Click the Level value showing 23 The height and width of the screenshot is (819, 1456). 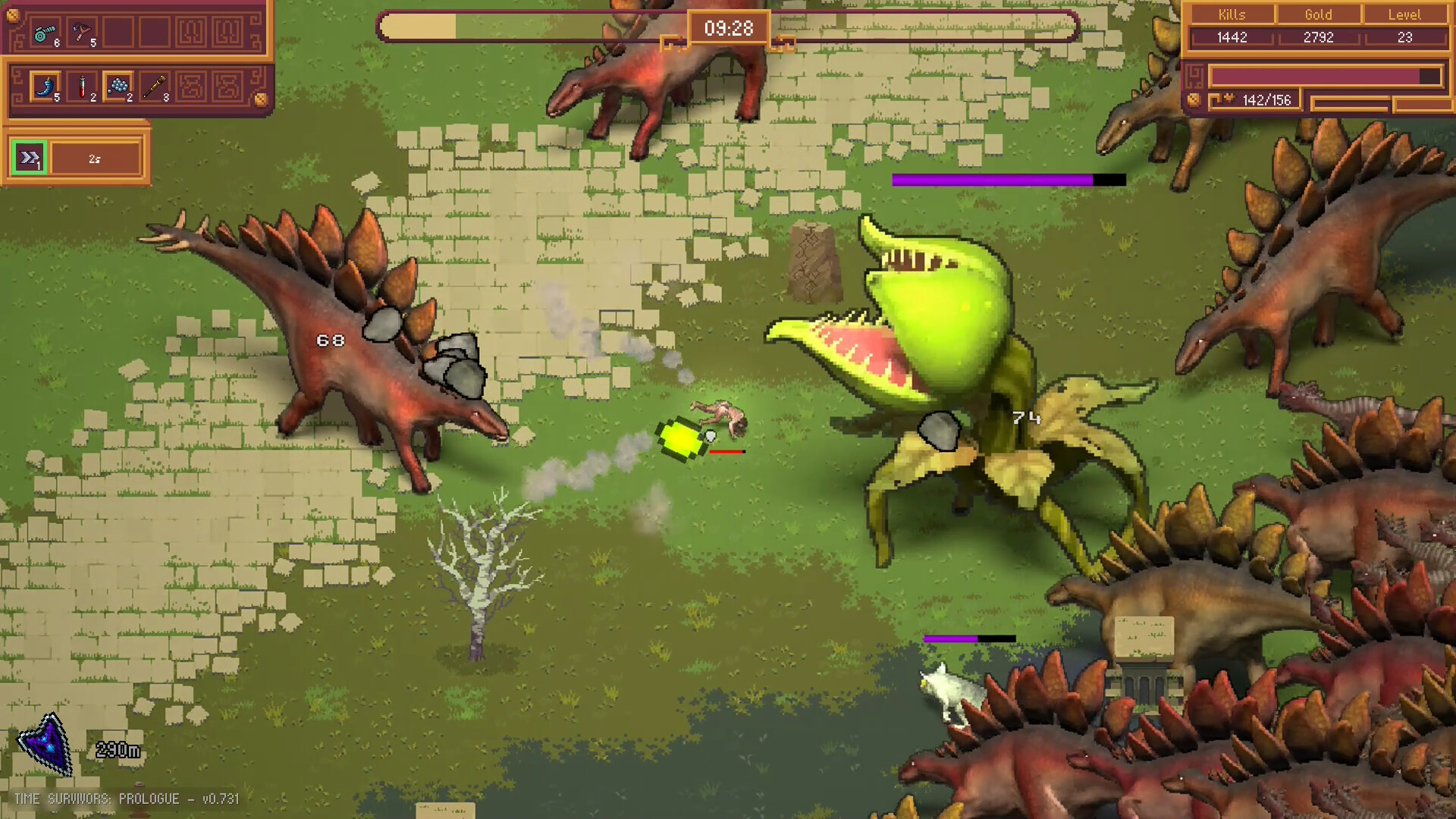click(x=1405, y=37)
